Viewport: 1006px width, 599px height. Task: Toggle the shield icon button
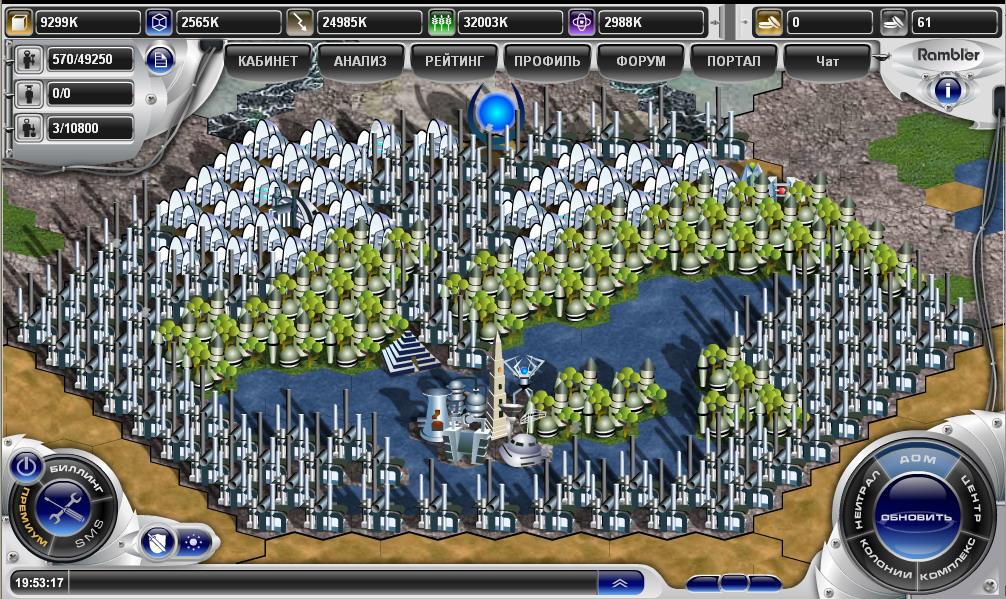(155, 543)
